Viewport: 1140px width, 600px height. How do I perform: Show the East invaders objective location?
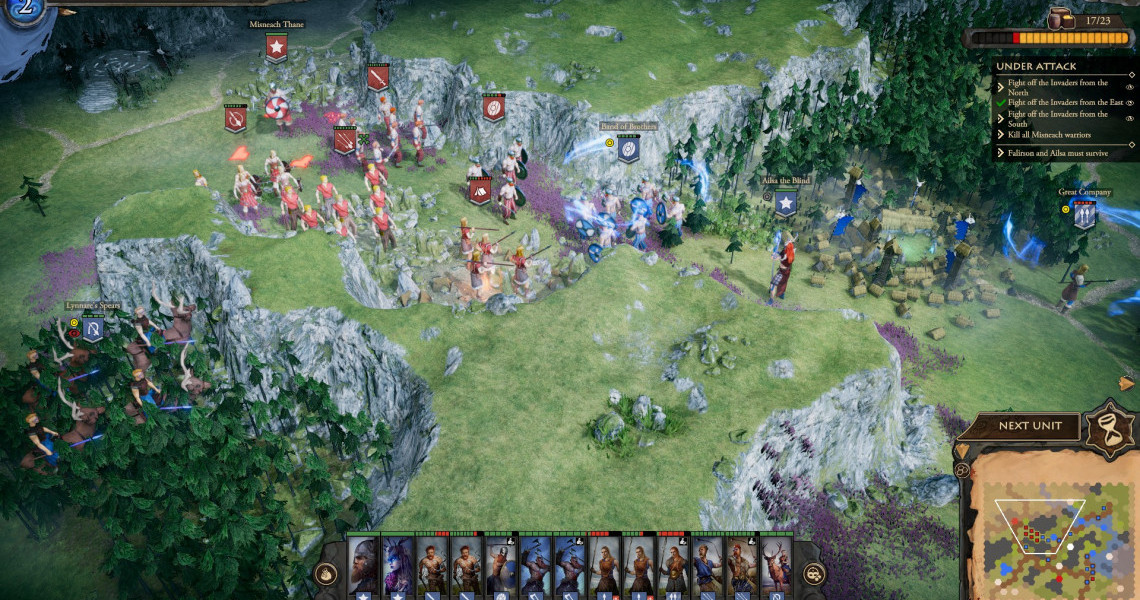pos(1130,102)
